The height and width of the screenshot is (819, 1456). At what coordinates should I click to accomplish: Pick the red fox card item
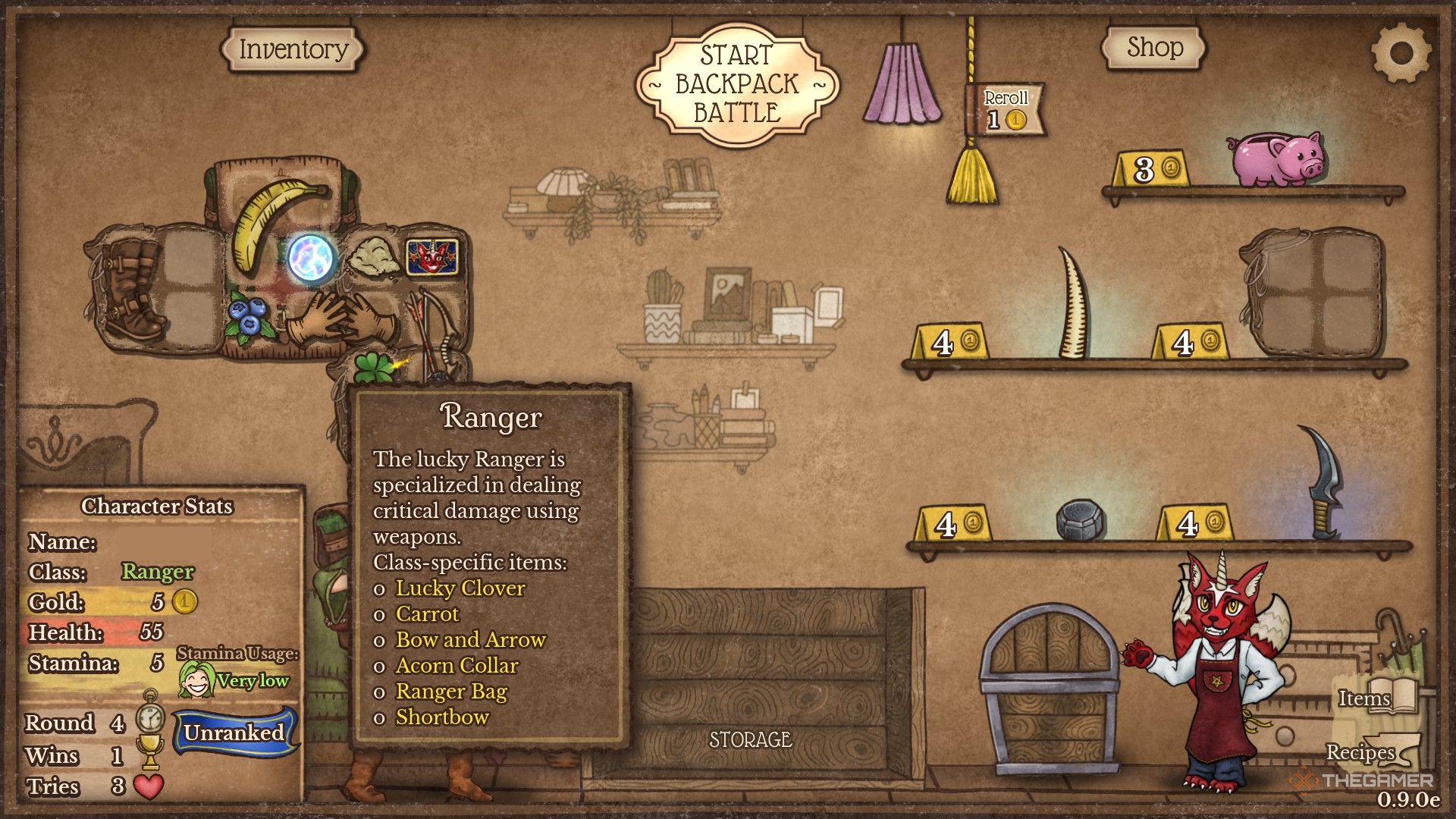tap(431, 258)
